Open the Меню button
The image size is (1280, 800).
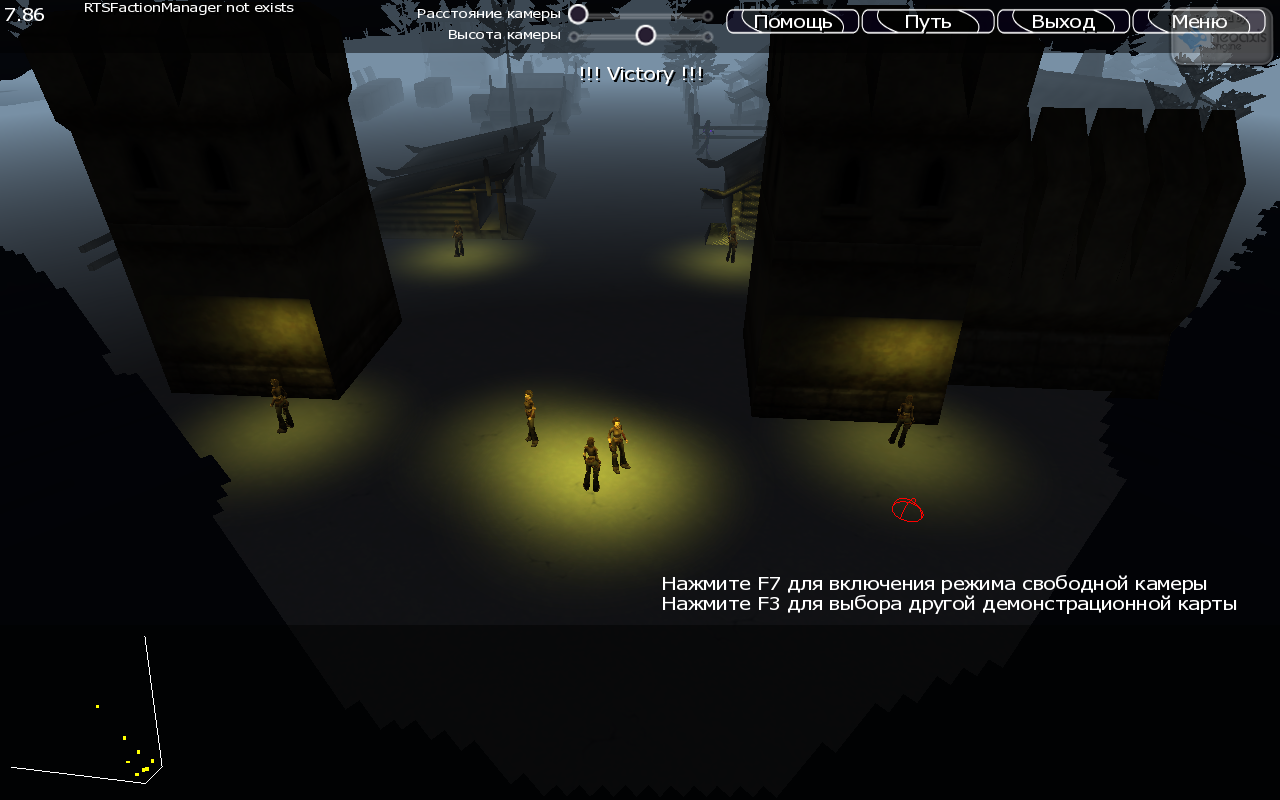click(1199, 21)
